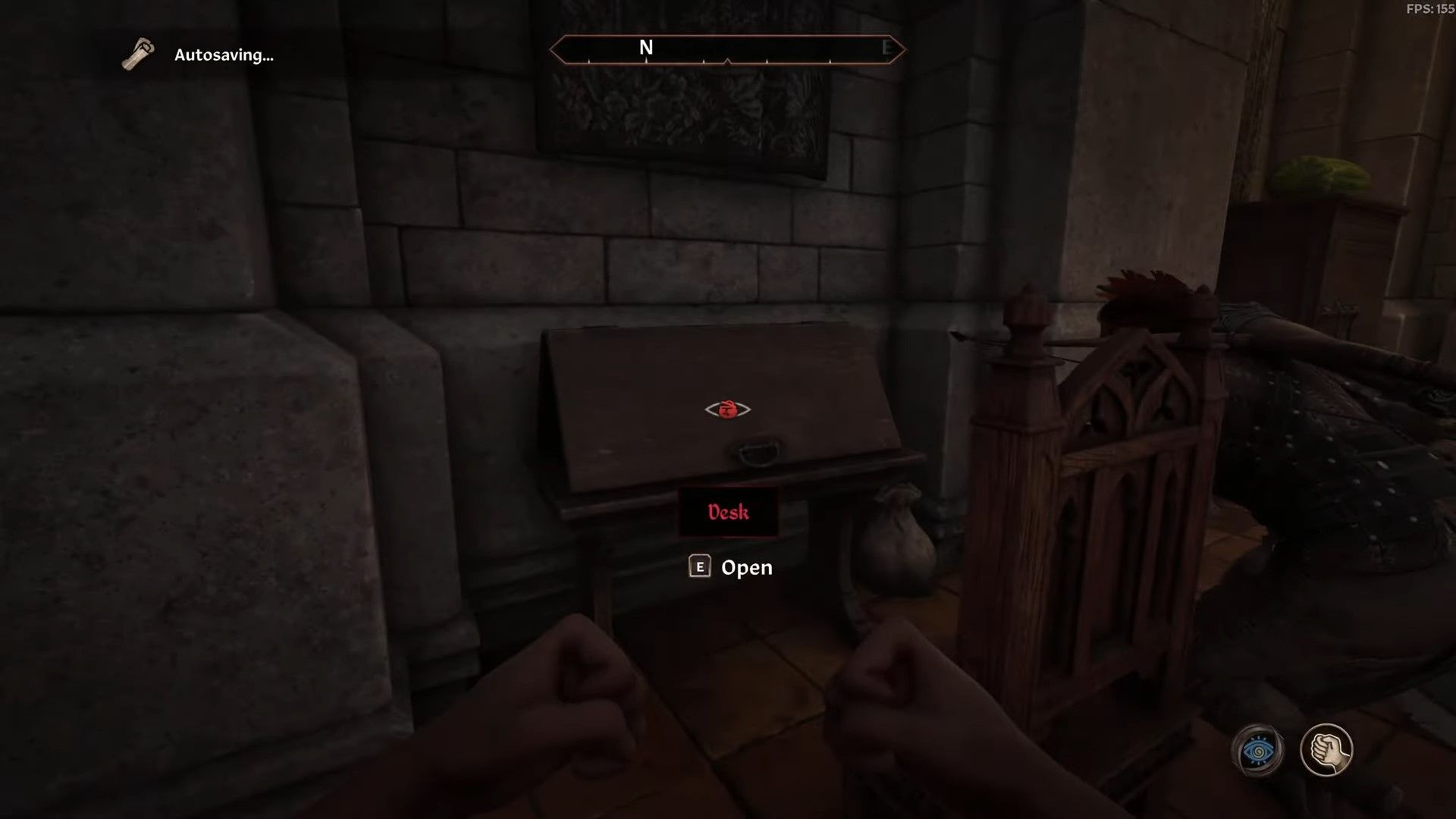The image size is (1456, 819).
Task: Click the Autosaving status text
Action: [x=224, y=55]
